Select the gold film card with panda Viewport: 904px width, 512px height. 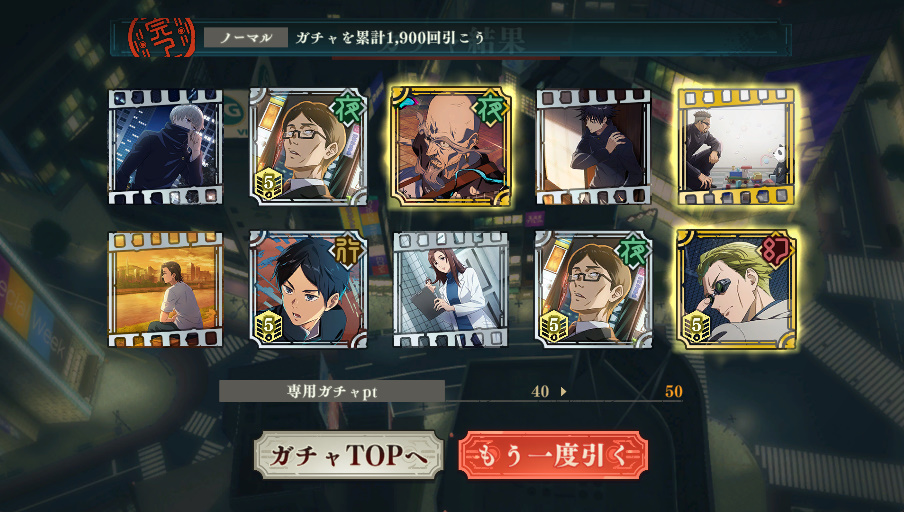coord(736,146)
